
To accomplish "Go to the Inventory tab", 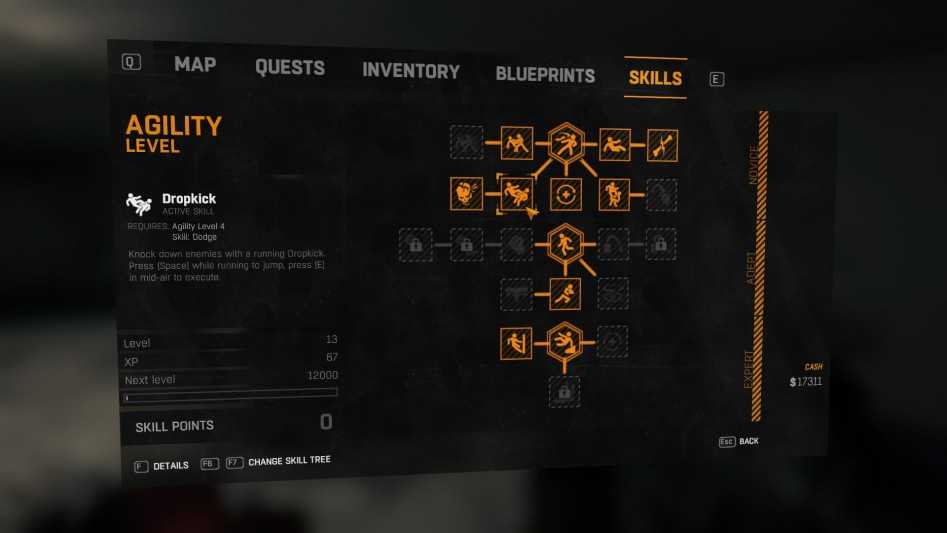I will (410, 71).
